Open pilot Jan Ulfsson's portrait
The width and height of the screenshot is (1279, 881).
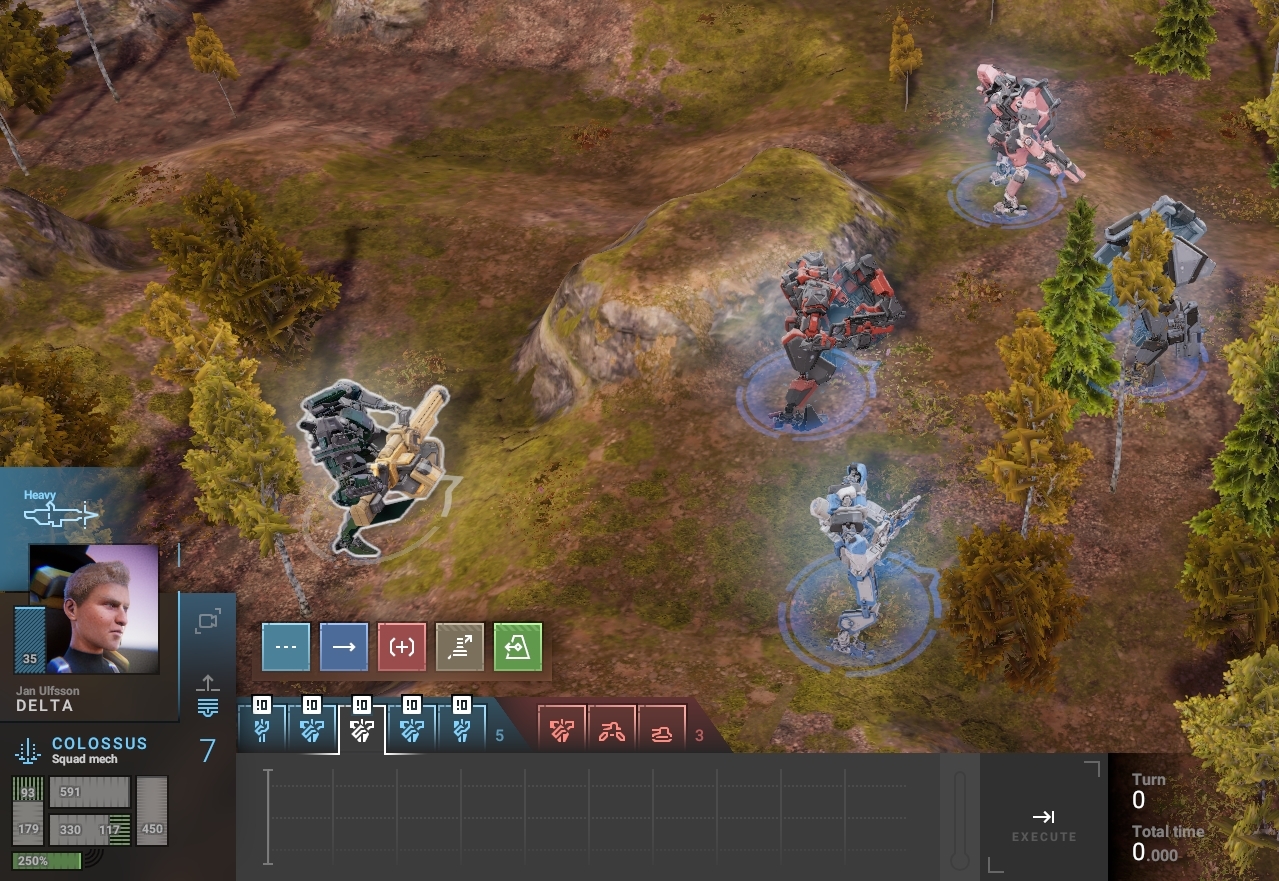click(x=93, y=608)
